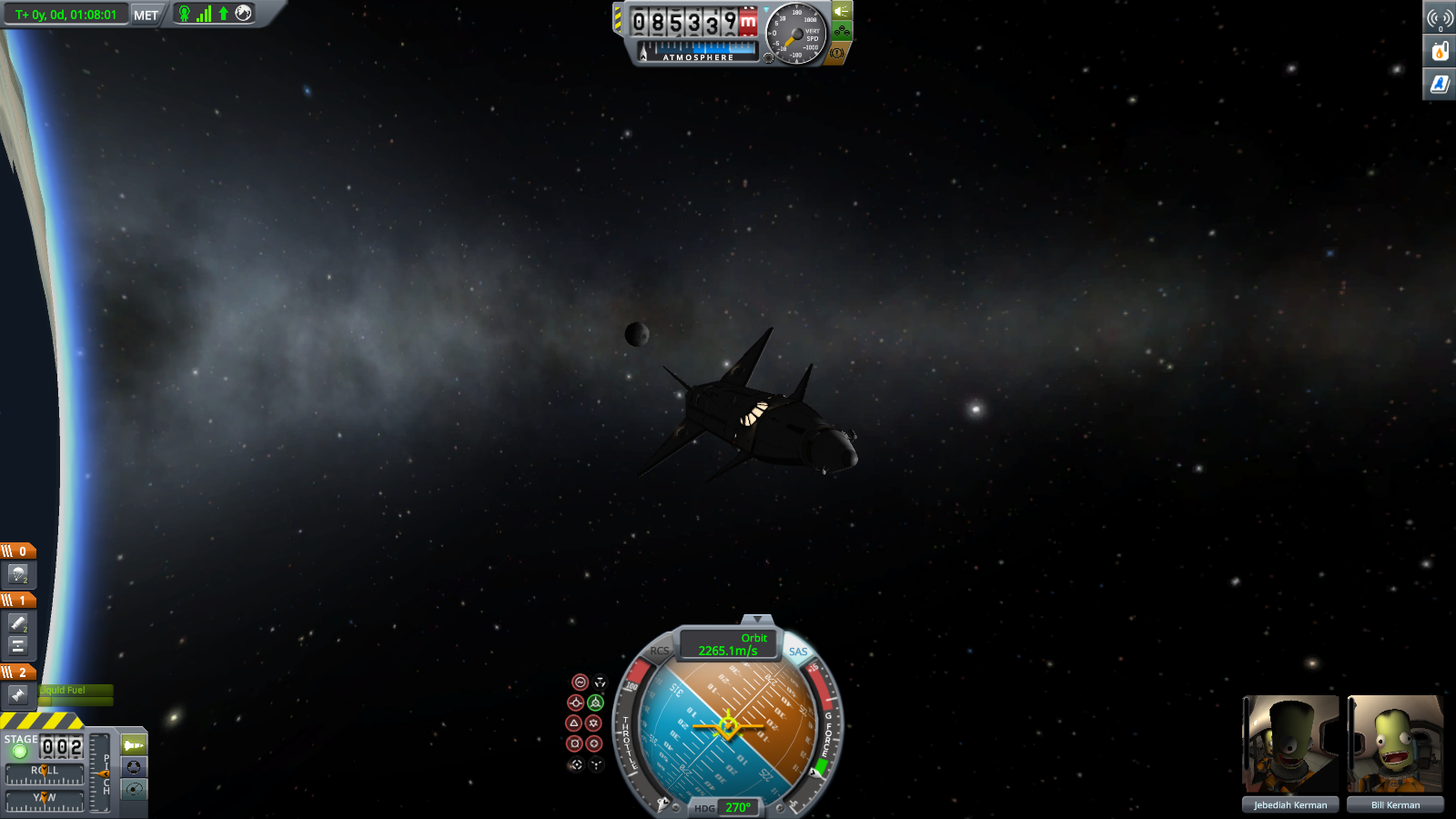Viewport: 1456px width, 819px height.
Task: Toggle the SAS stability assist
Action: (x=798, y=652)
